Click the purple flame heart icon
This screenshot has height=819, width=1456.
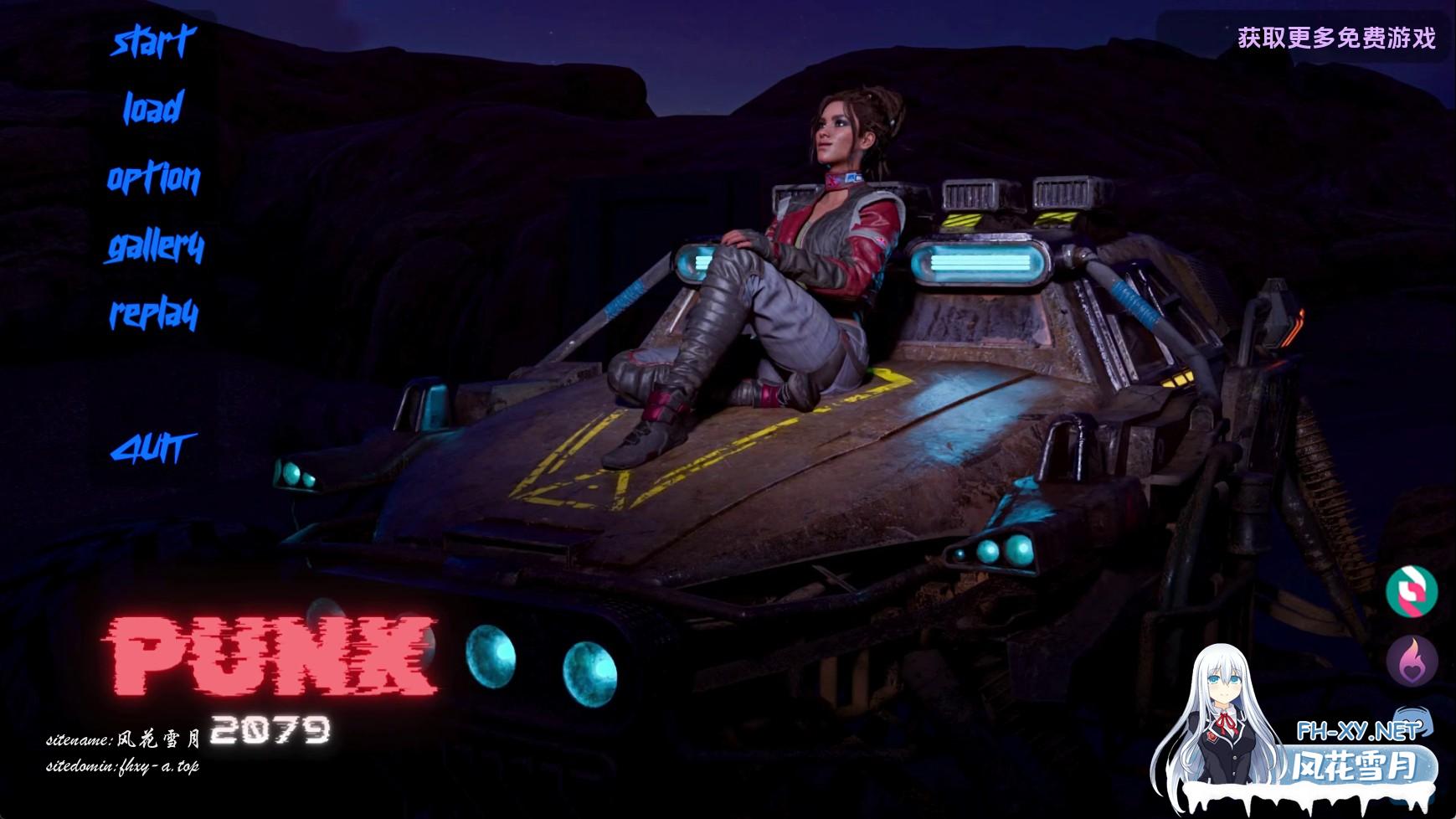click(1412, 661)
